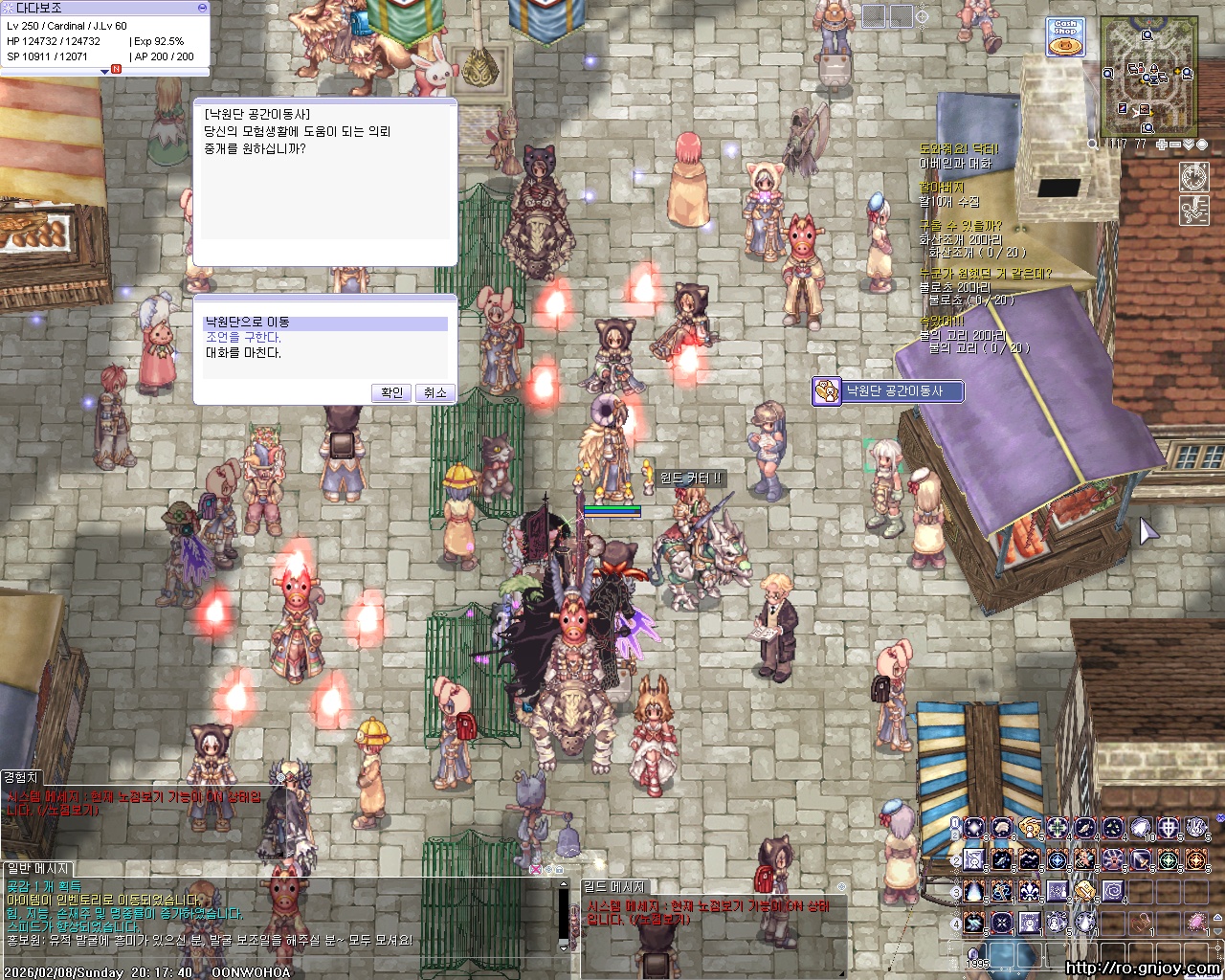Use the gem item with count 1995
1225x980 pixels.
click(x=975, y=954)
